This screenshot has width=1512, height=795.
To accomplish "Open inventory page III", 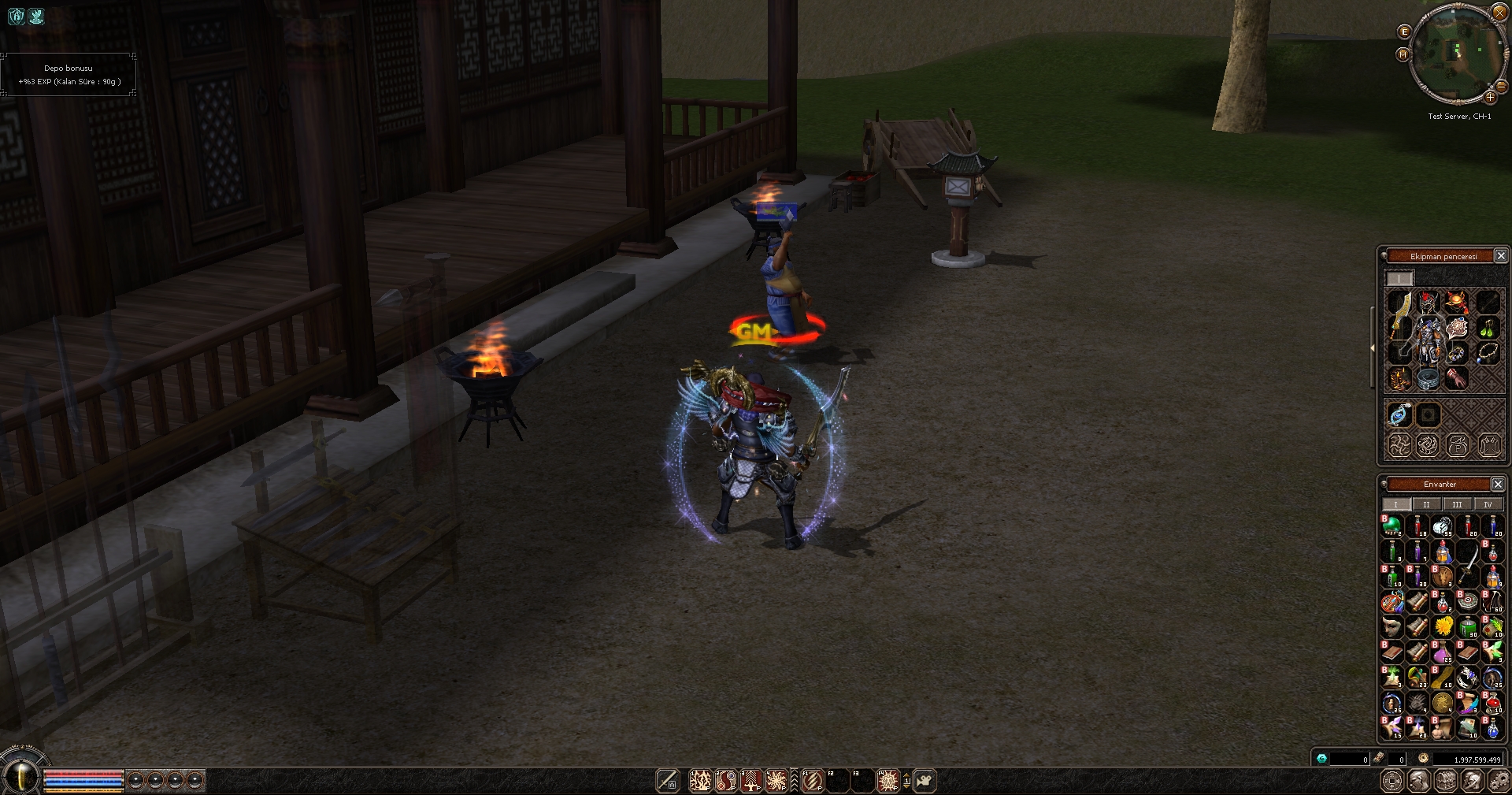I will point(1457,505).
